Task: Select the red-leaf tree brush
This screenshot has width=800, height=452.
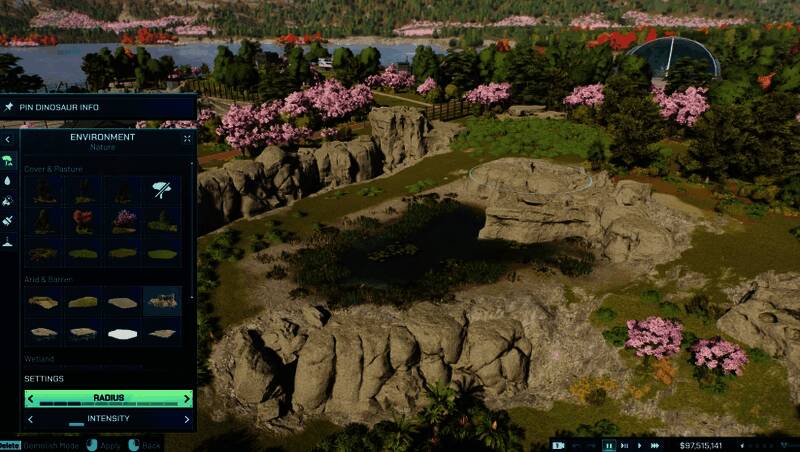Action: tap(83, 219)
